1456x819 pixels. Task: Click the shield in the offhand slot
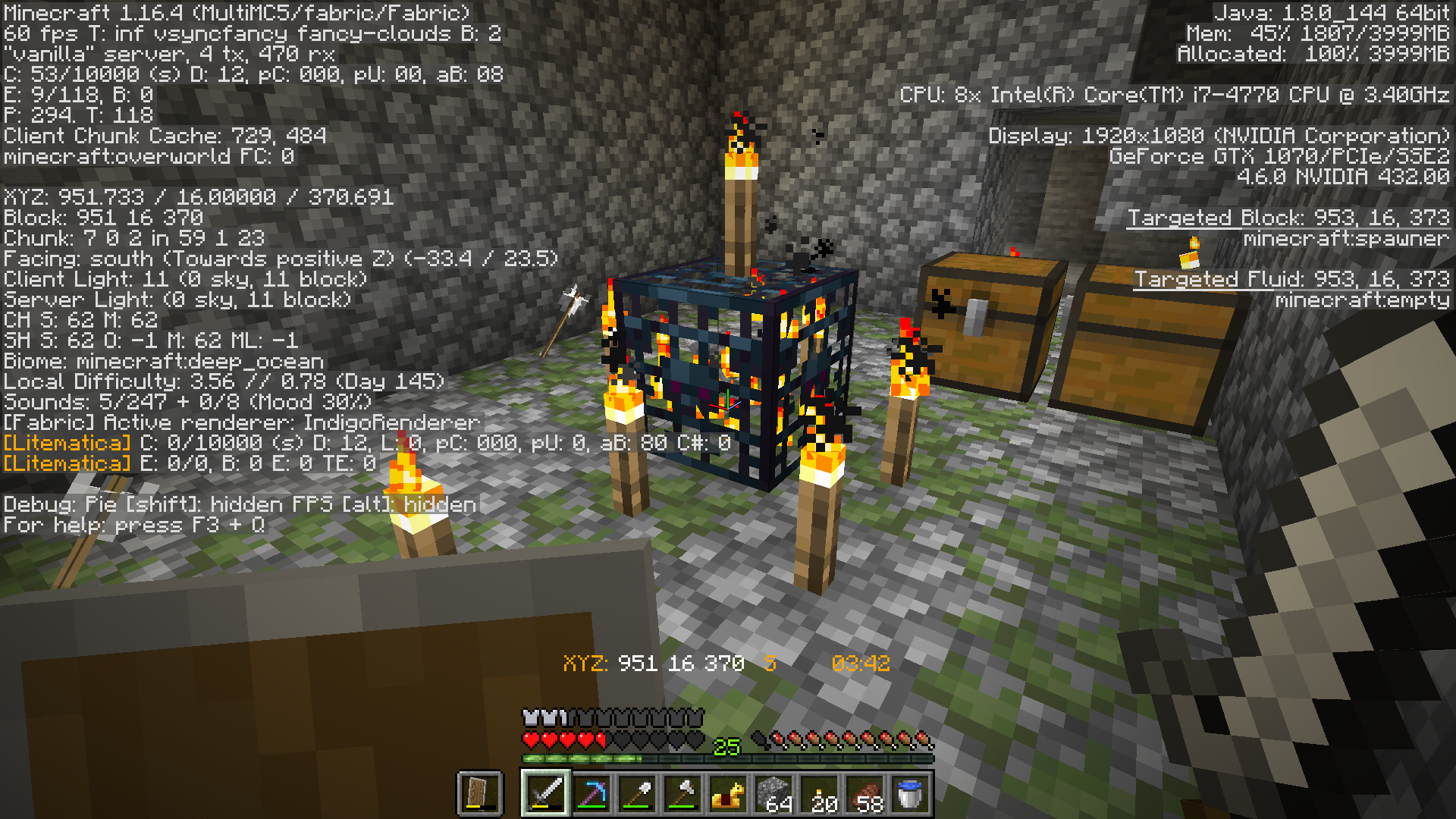479,793
